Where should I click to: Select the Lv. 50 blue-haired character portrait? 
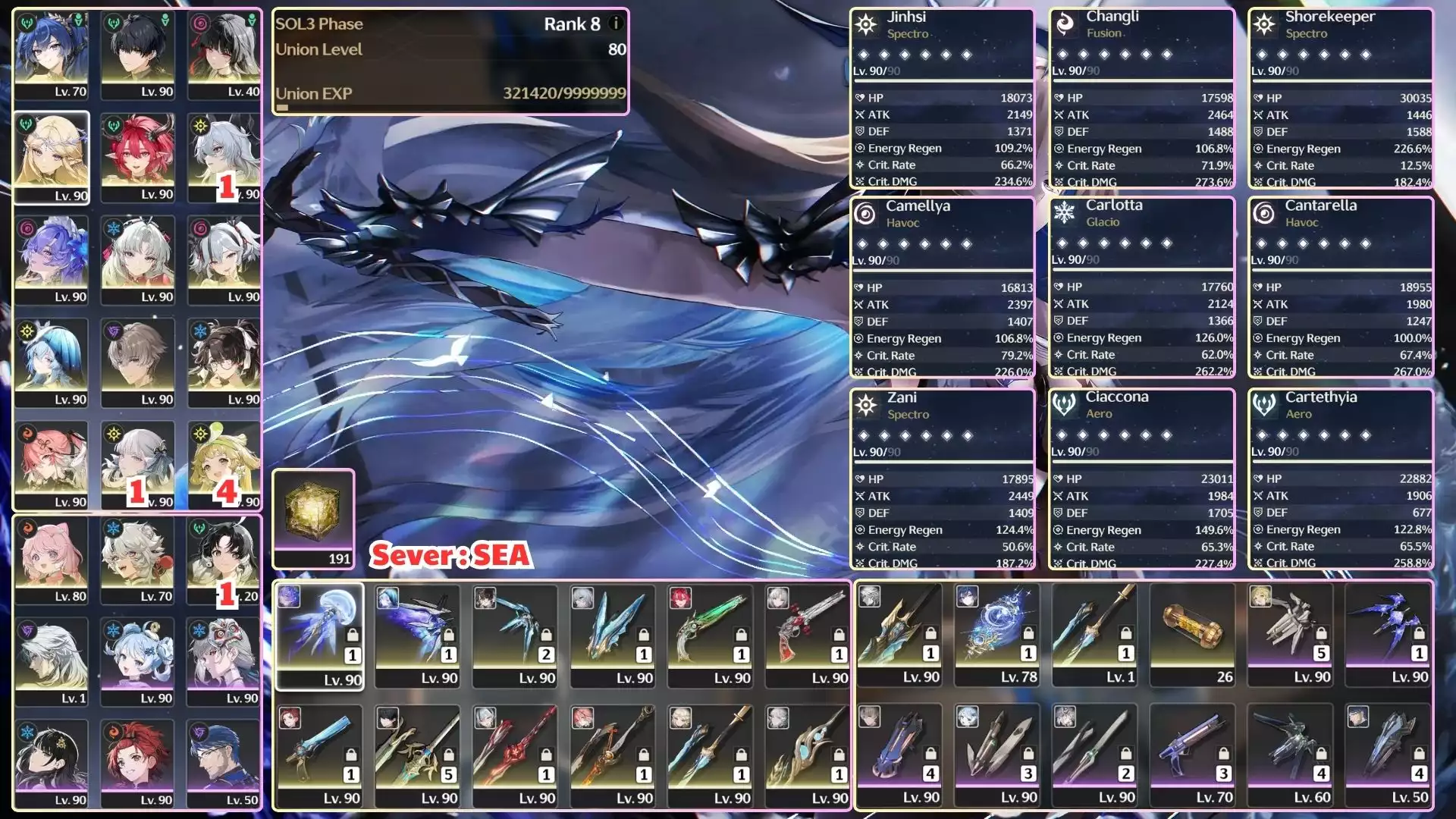224,763
